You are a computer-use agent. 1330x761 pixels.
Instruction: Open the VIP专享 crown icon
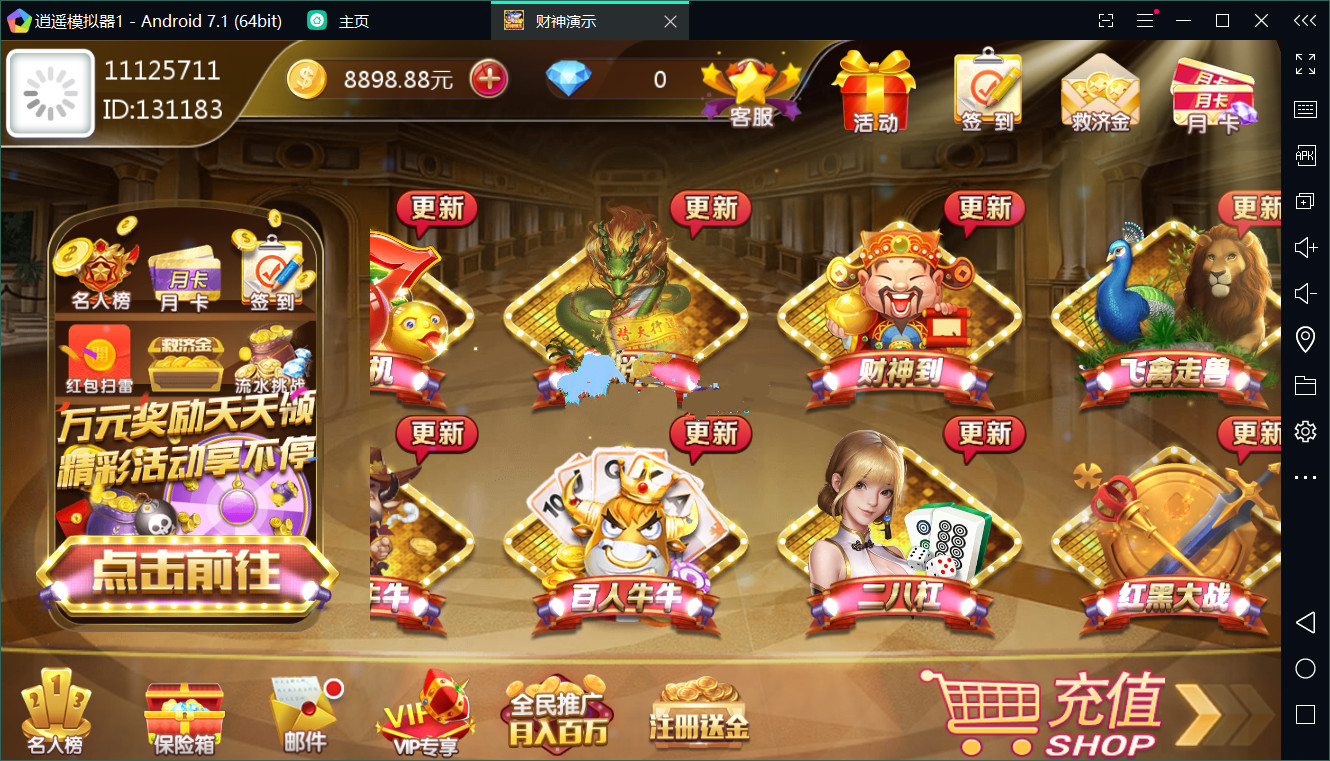pyautogui.click(x=425, y=710)
